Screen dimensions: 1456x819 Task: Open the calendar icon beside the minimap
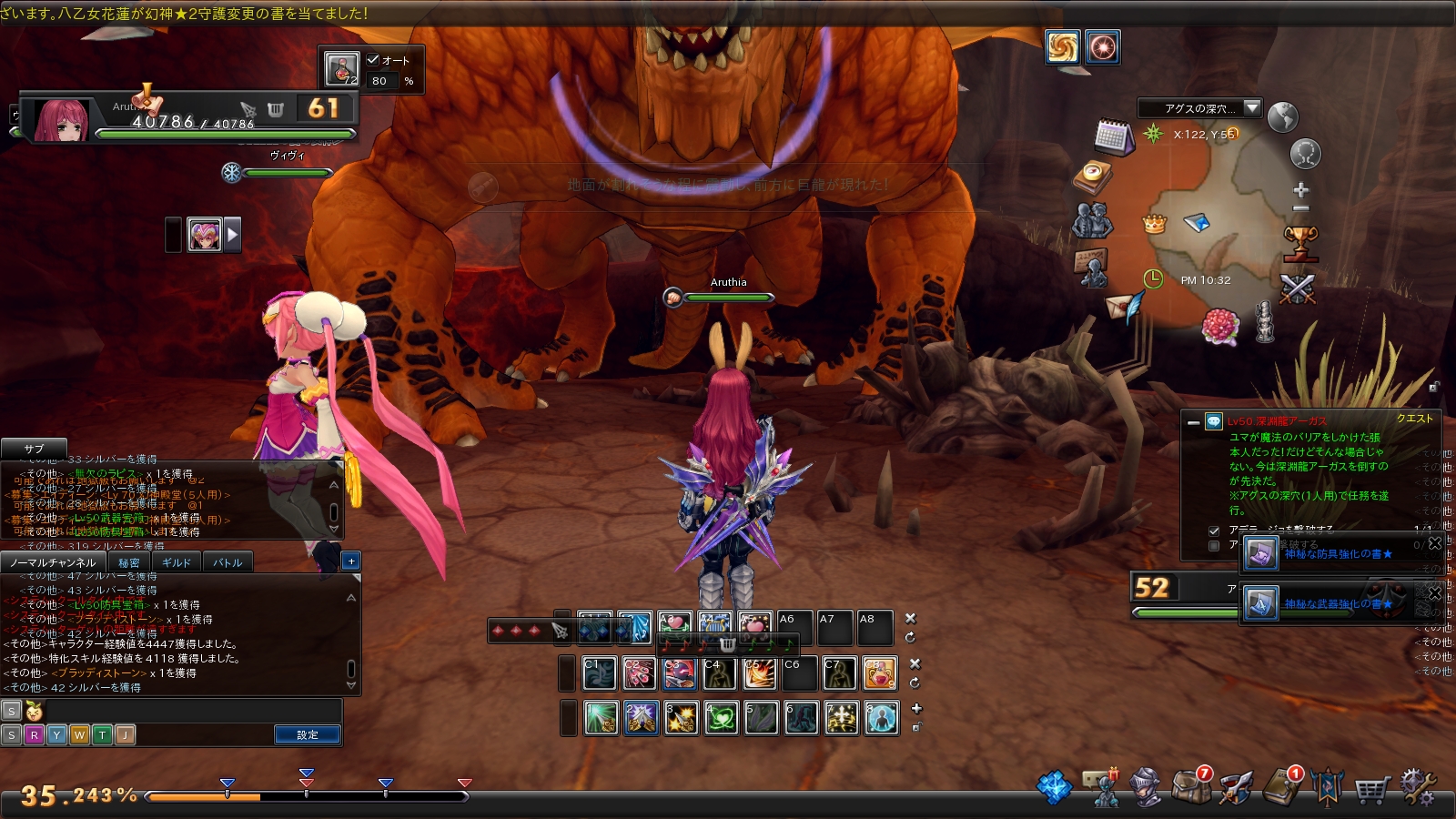point(1113,136)
